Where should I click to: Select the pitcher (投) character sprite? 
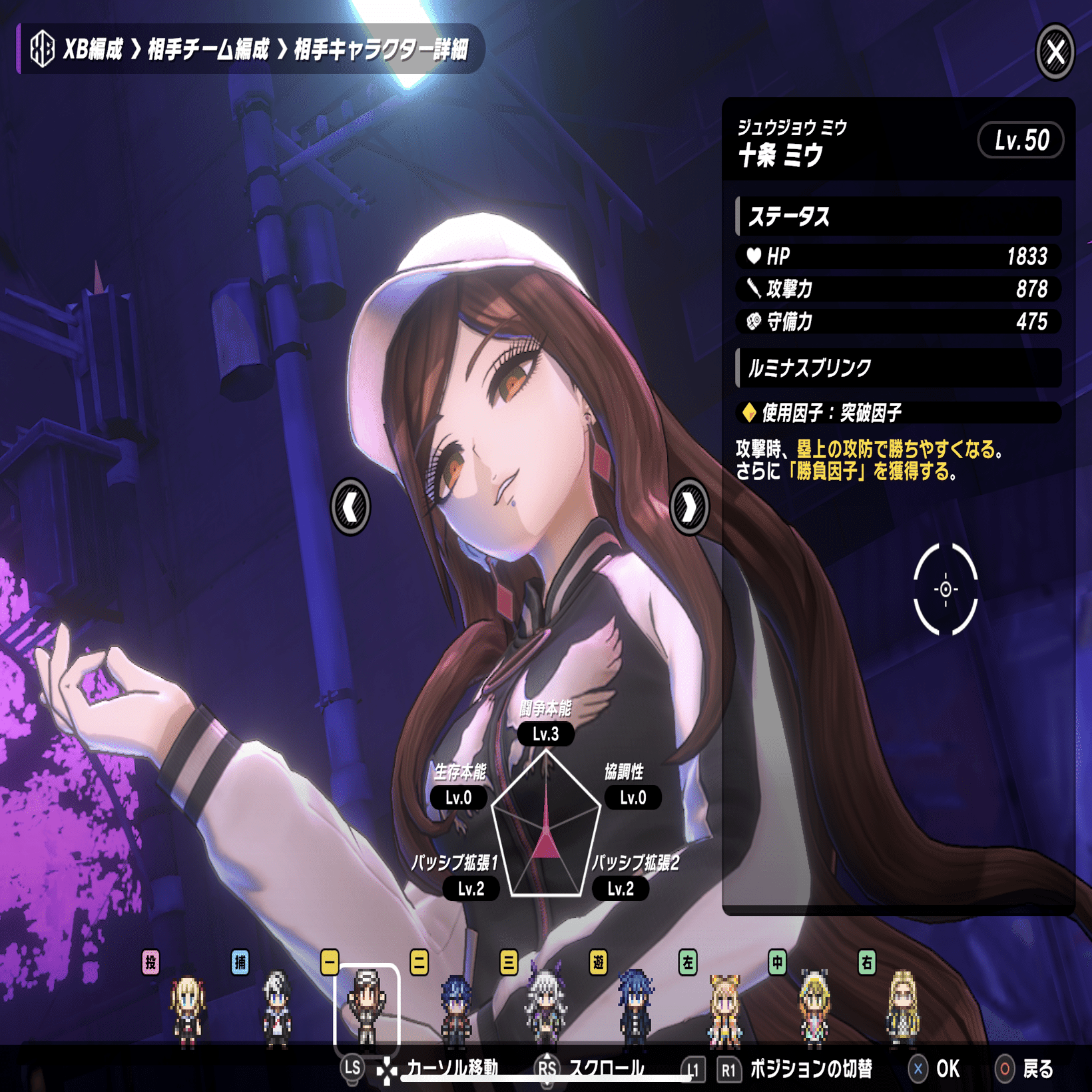coord(187,1009)
